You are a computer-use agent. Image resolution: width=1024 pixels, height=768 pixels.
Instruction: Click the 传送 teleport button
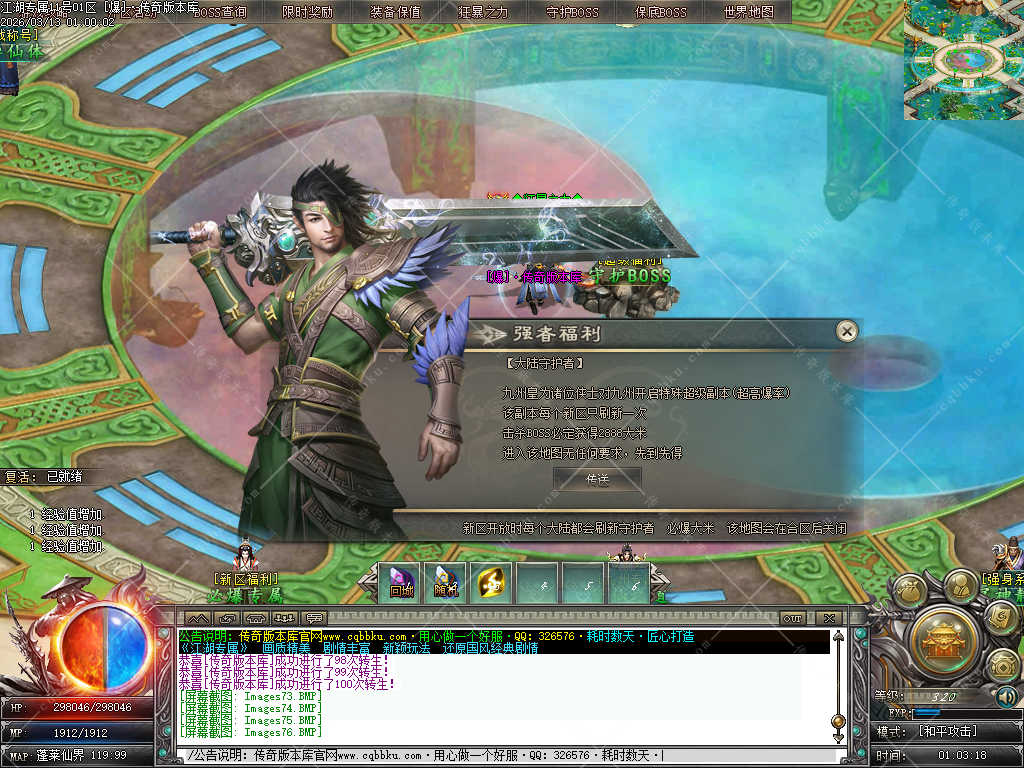(597, 480)
